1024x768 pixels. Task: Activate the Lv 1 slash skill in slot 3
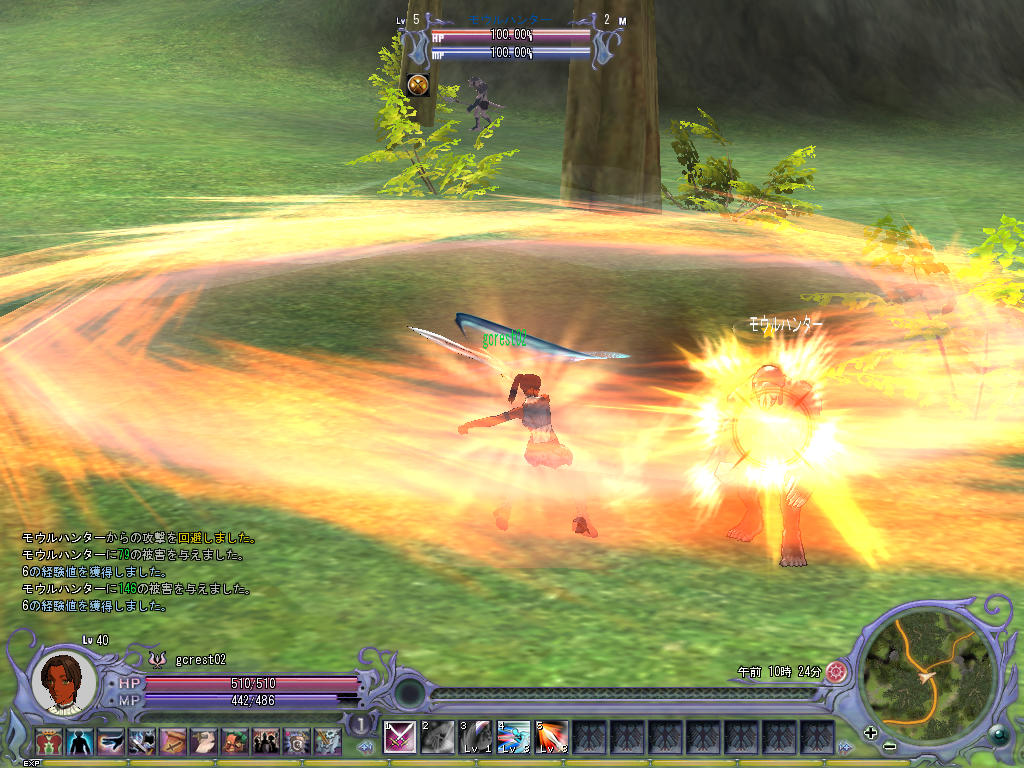(475, 737)
